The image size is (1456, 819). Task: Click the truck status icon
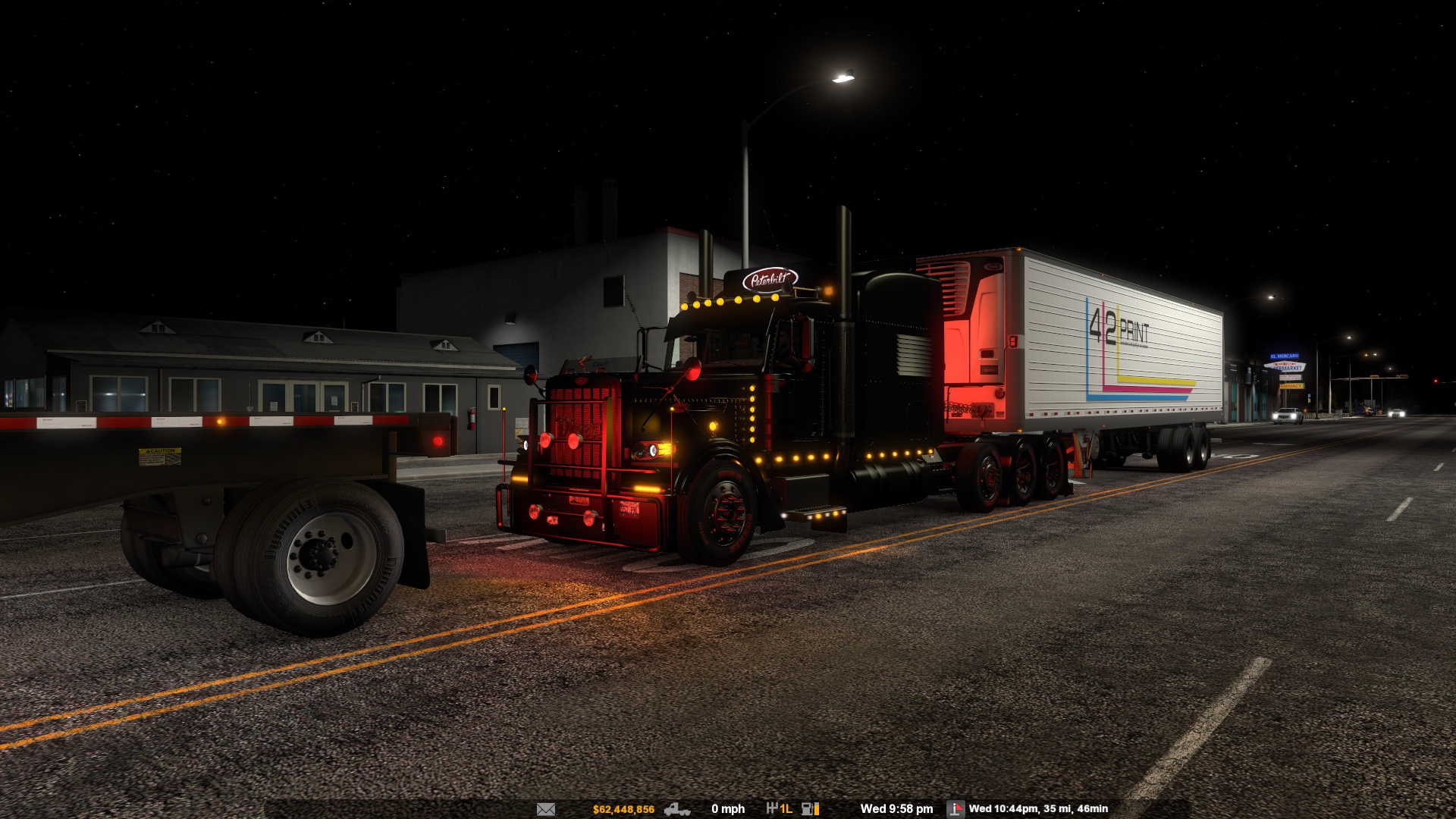click(676, 809)
